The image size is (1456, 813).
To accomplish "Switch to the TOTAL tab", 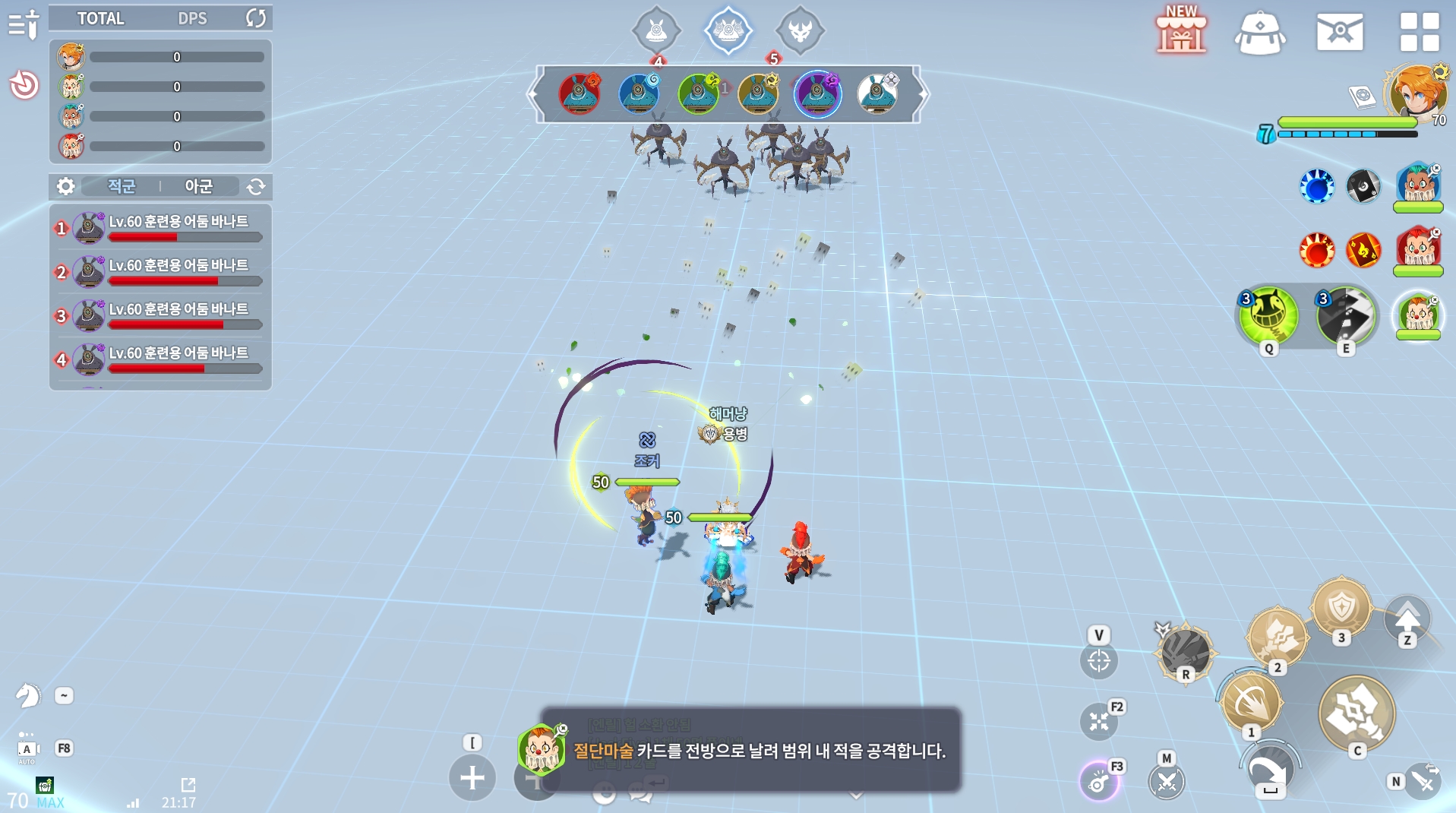I will (100, 18).
